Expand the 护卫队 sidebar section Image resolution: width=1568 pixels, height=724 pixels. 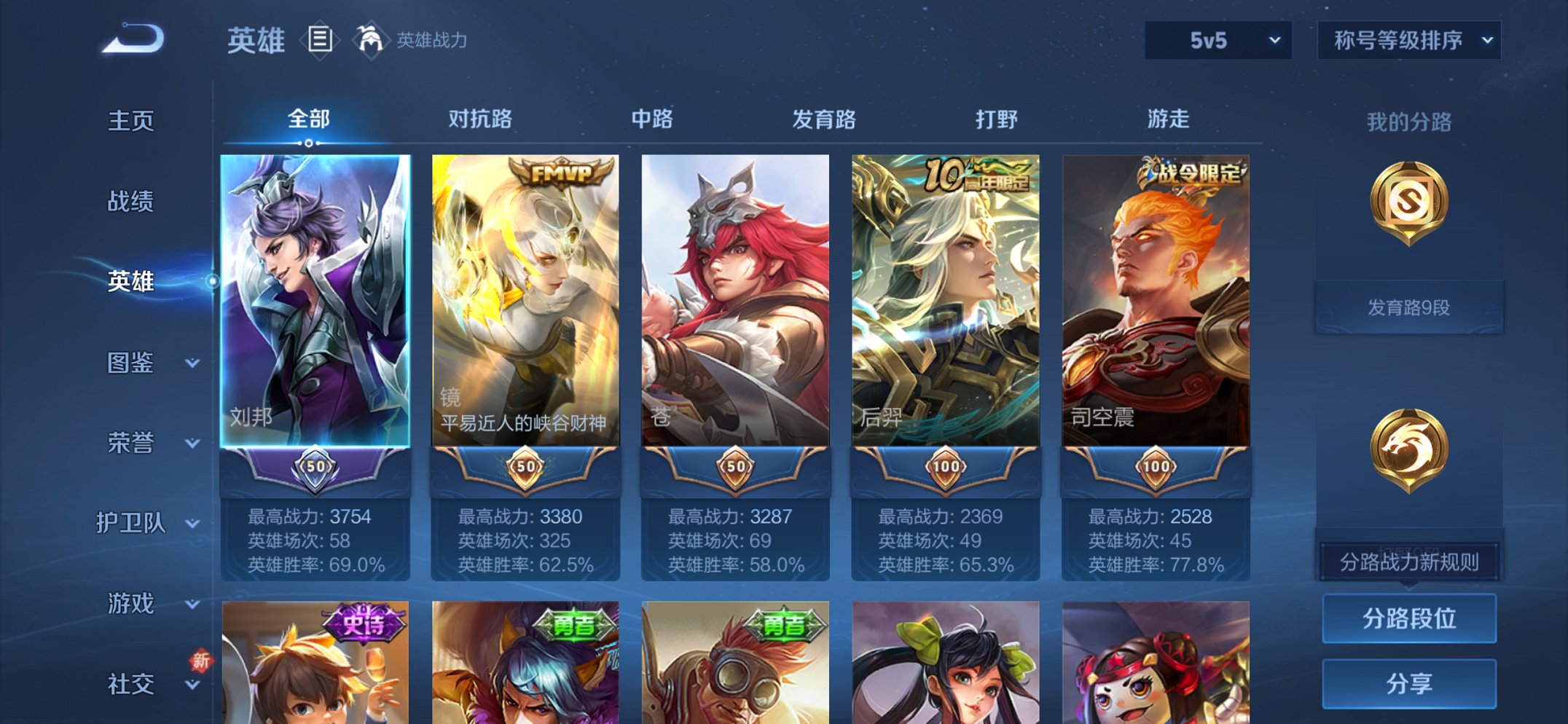[x=131, y=523]
